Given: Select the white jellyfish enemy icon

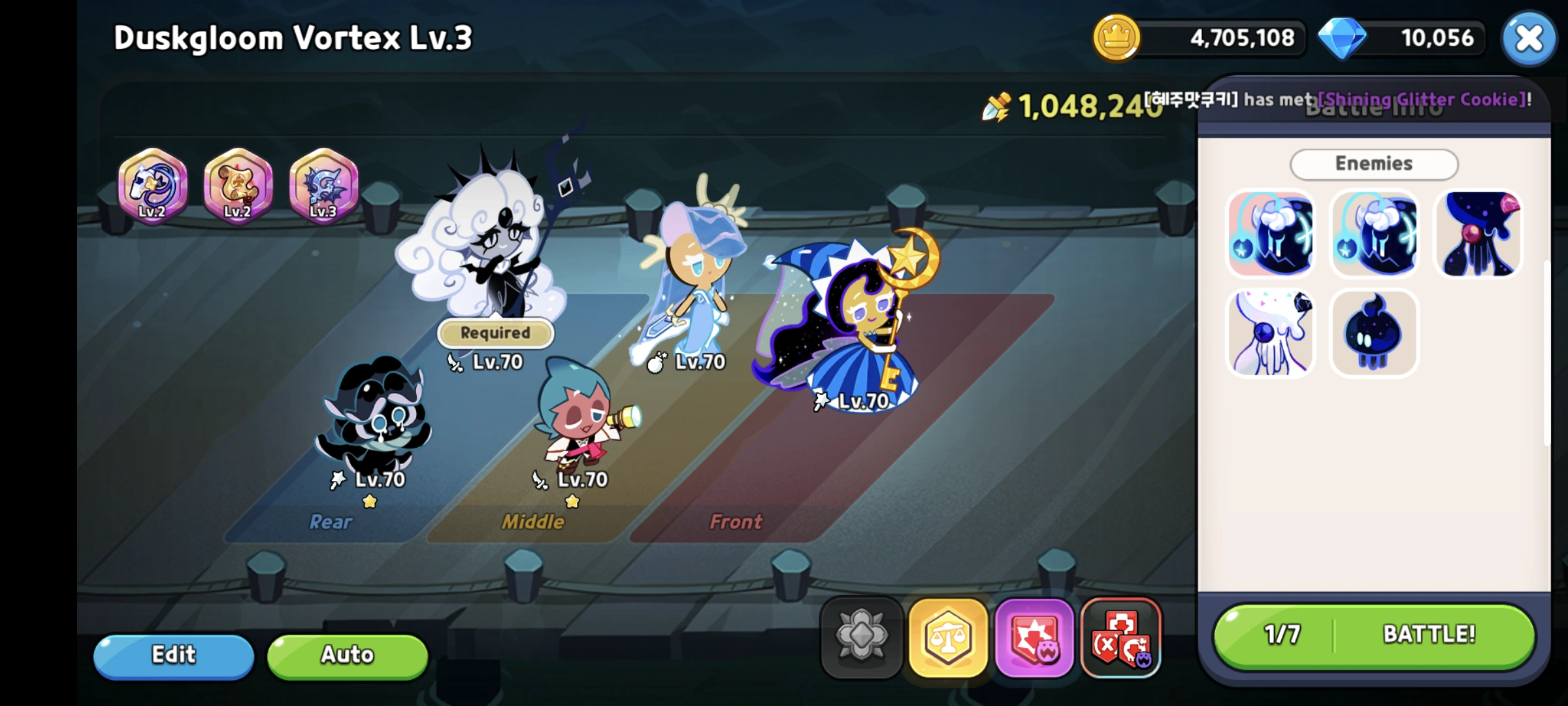Looking at the screenshot, I should [1270, 332].
